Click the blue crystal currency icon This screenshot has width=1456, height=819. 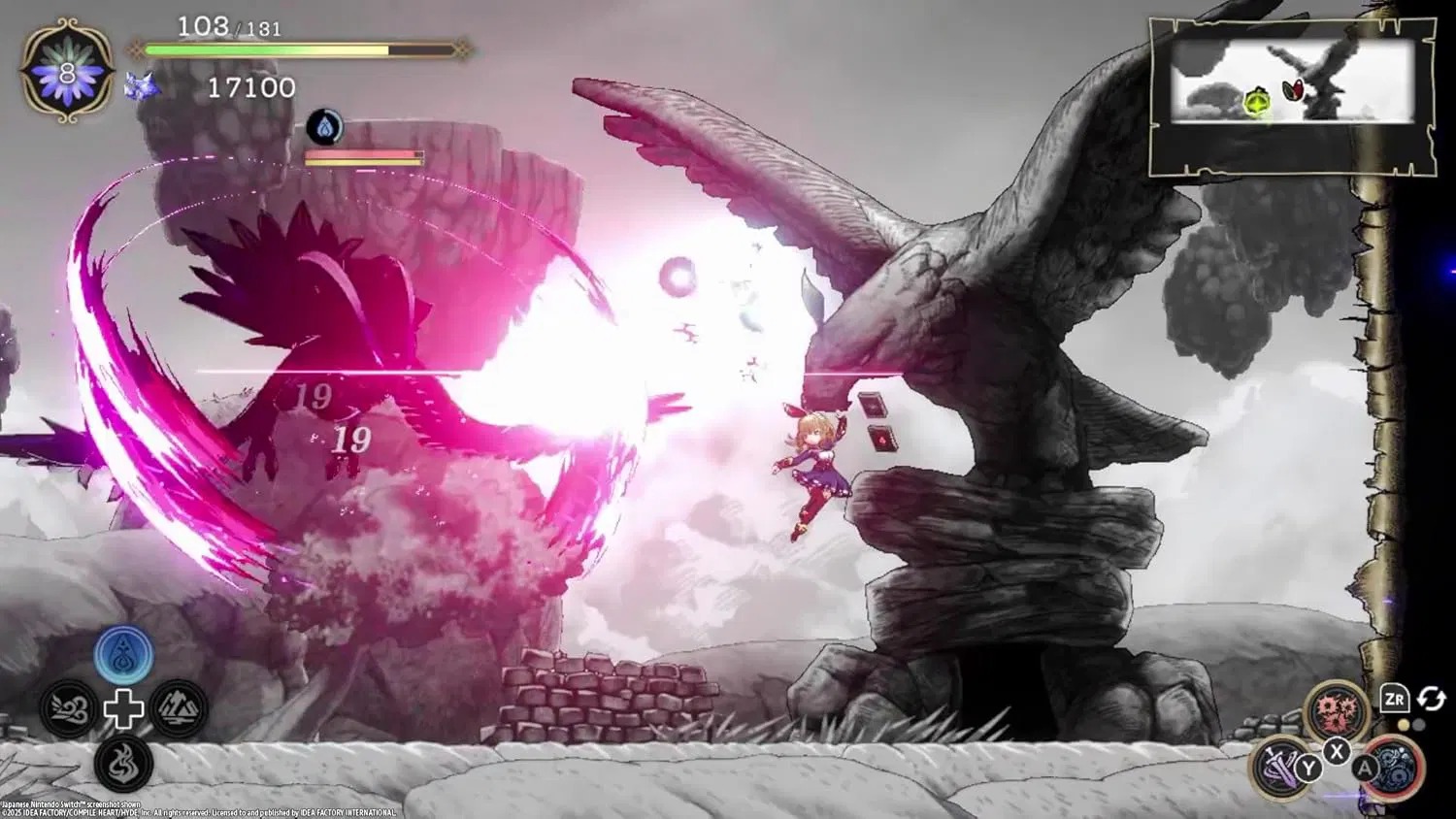pyautogui.click(x=143, y=85)
